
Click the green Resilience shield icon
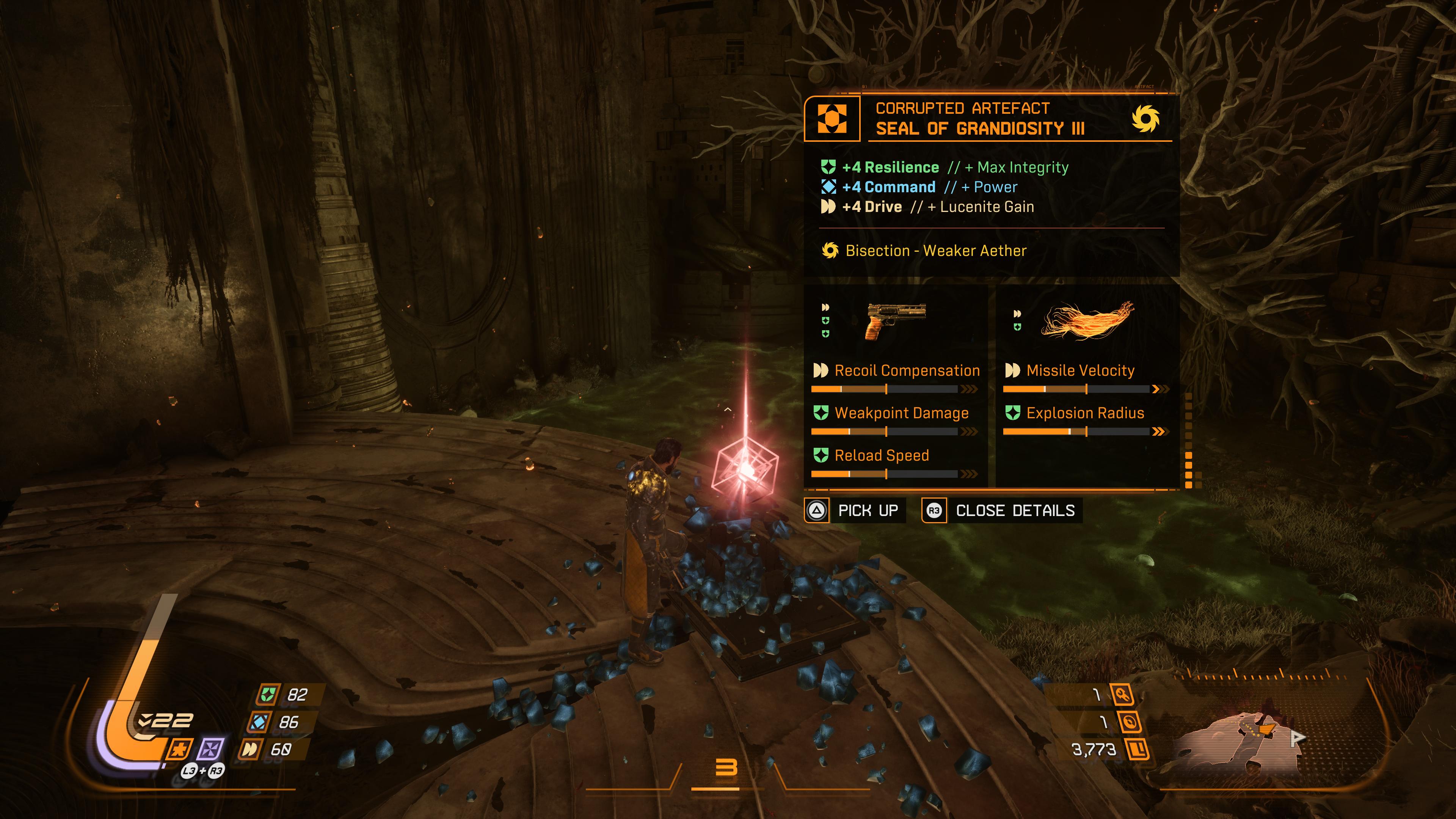tap(829, 167)
